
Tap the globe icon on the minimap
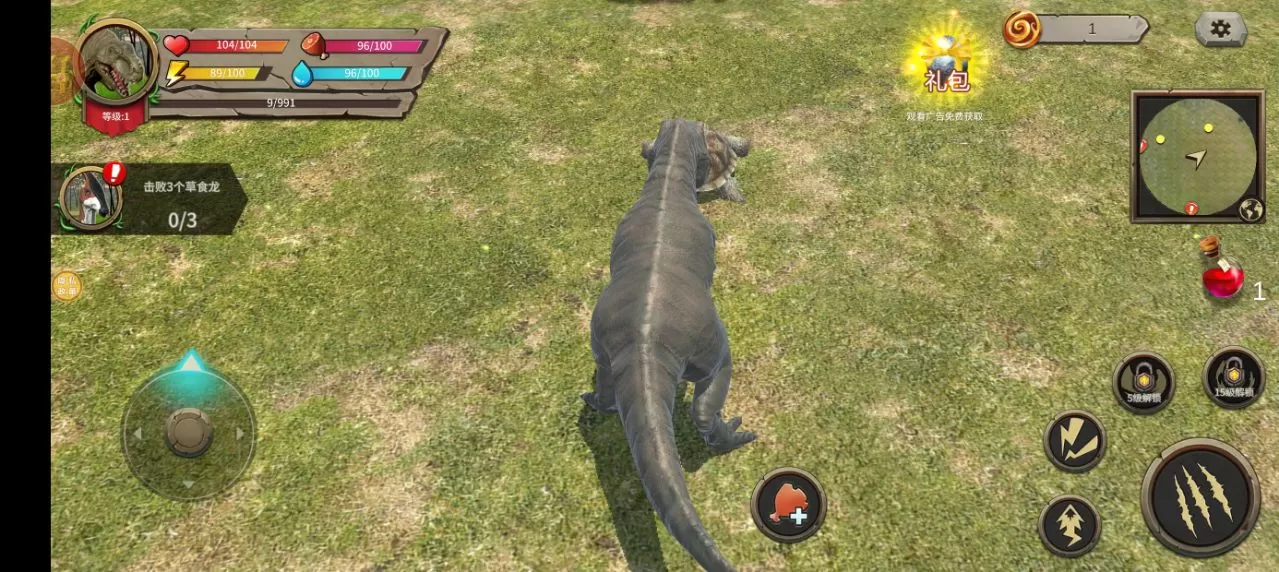pos(1249,209)
